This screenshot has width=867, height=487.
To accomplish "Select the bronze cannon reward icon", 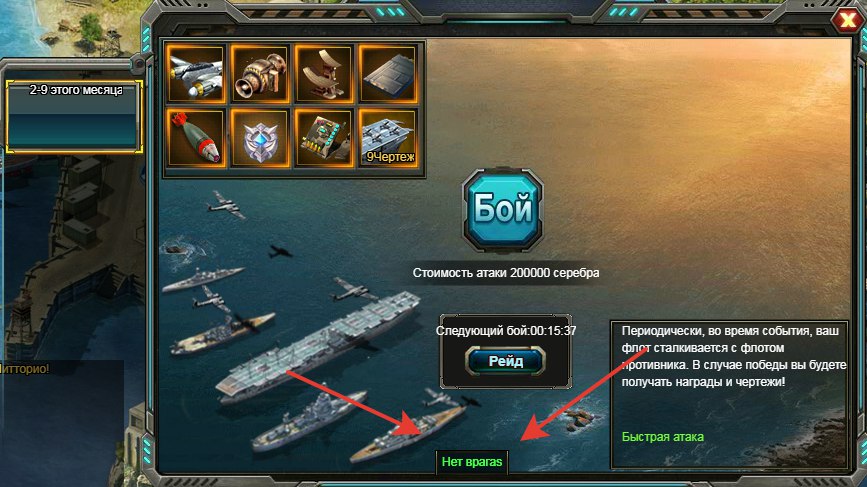I will tap(259, 73).
